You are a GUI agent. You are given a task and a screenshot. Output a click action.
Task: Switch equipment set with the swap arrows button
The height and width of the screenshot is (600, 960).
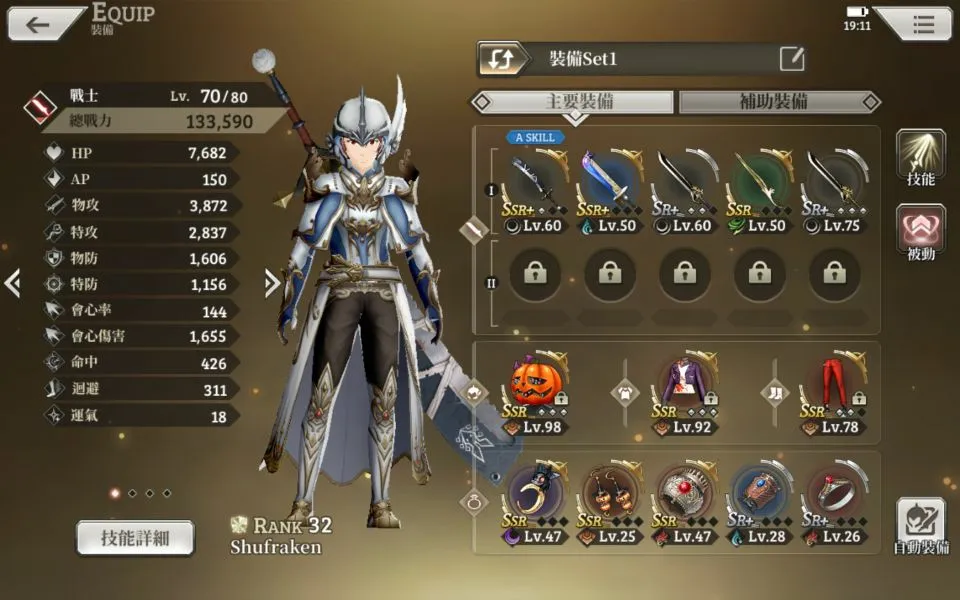pyautogui.click(x=502, y=59)
